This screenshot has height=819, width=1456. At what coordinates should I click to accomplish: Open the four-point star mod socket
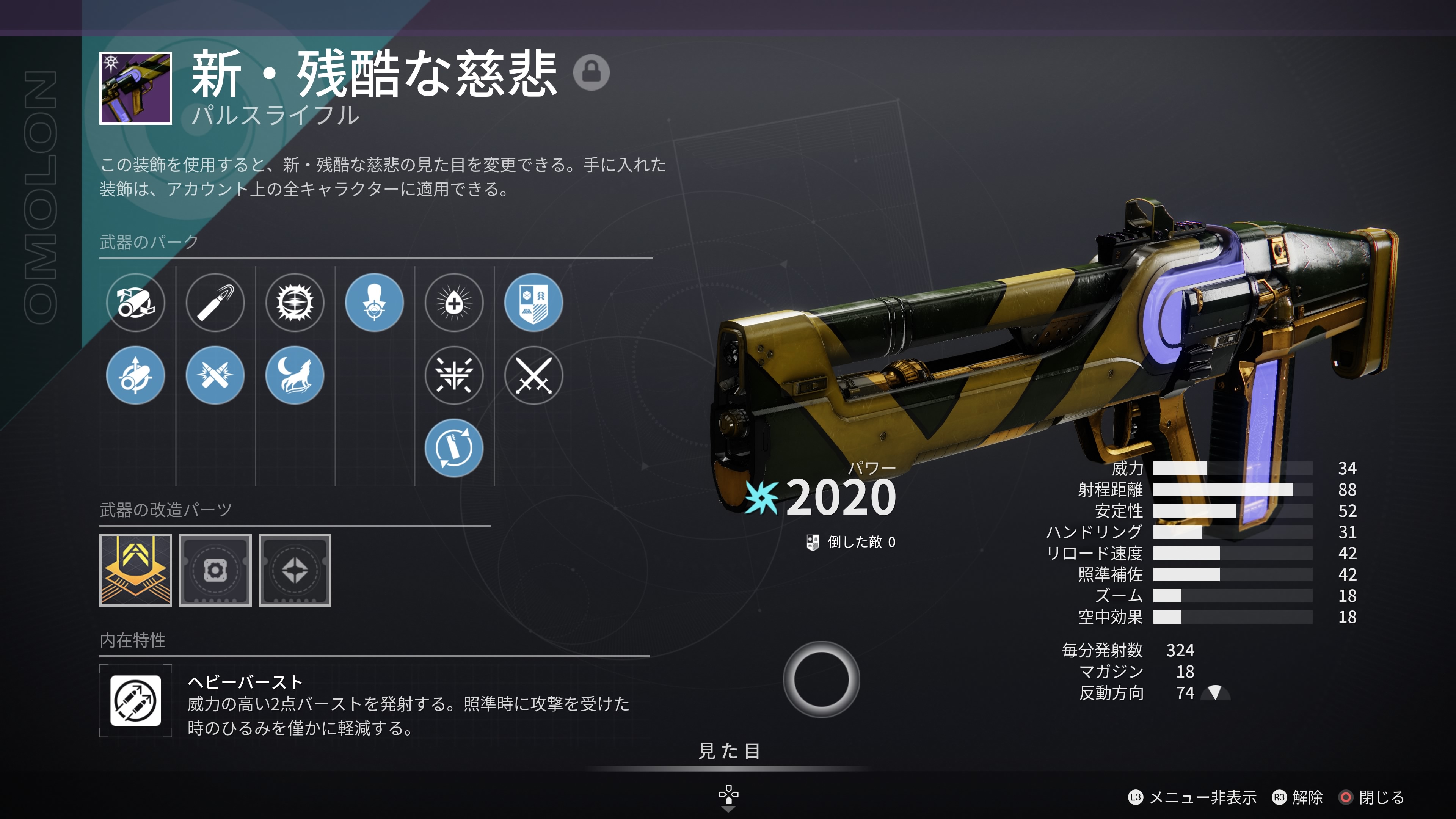pos(295,570)
